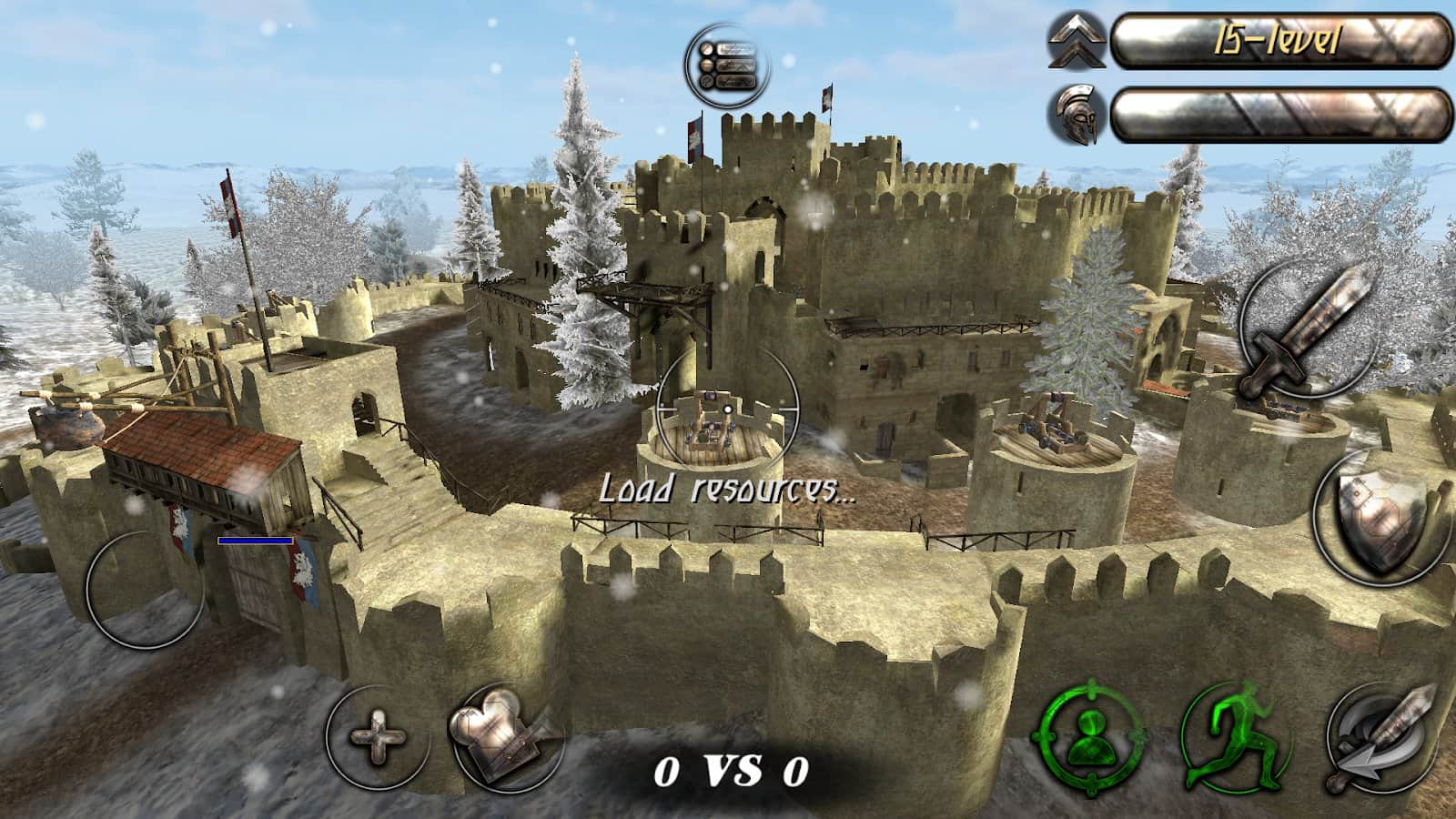Click the blue health bar above the gate banner
The image size is (1456, 819).
[x=253, y=541]
